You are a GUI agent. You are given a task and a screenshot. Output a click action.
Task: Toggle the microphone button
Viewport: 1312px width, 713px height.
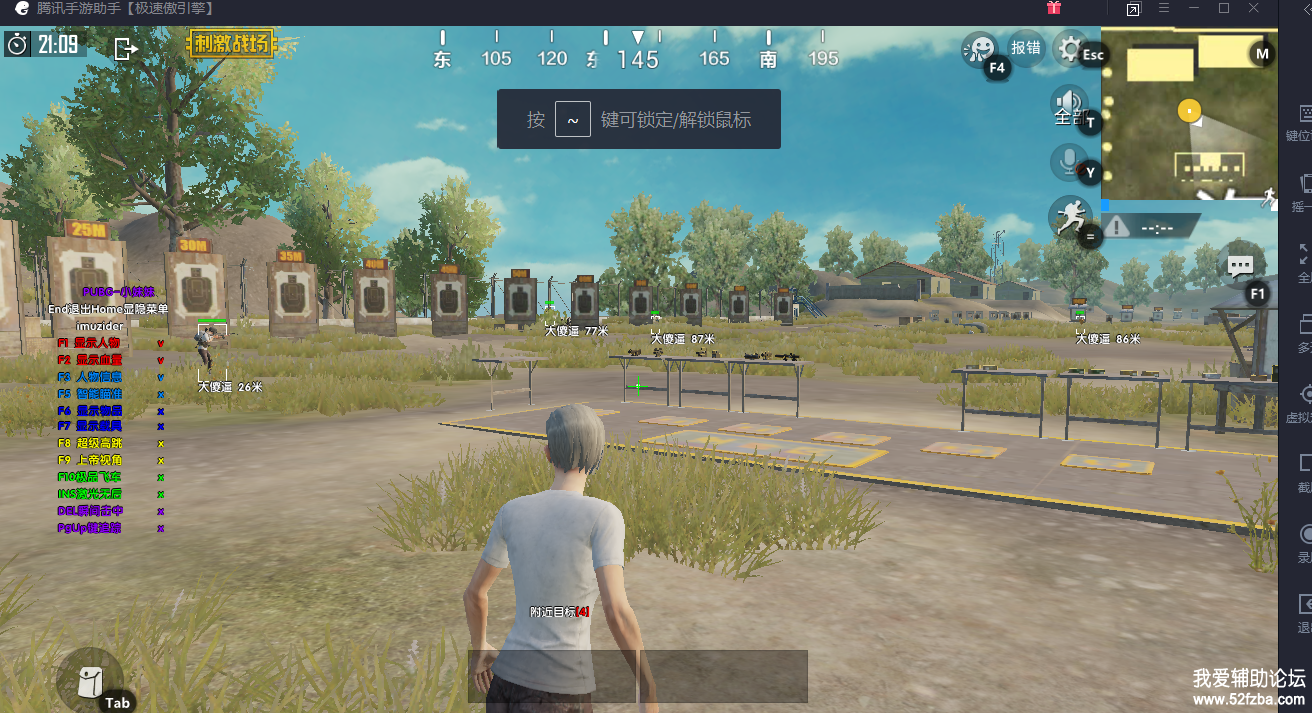pyautogui.click(x=1068, y=162)
